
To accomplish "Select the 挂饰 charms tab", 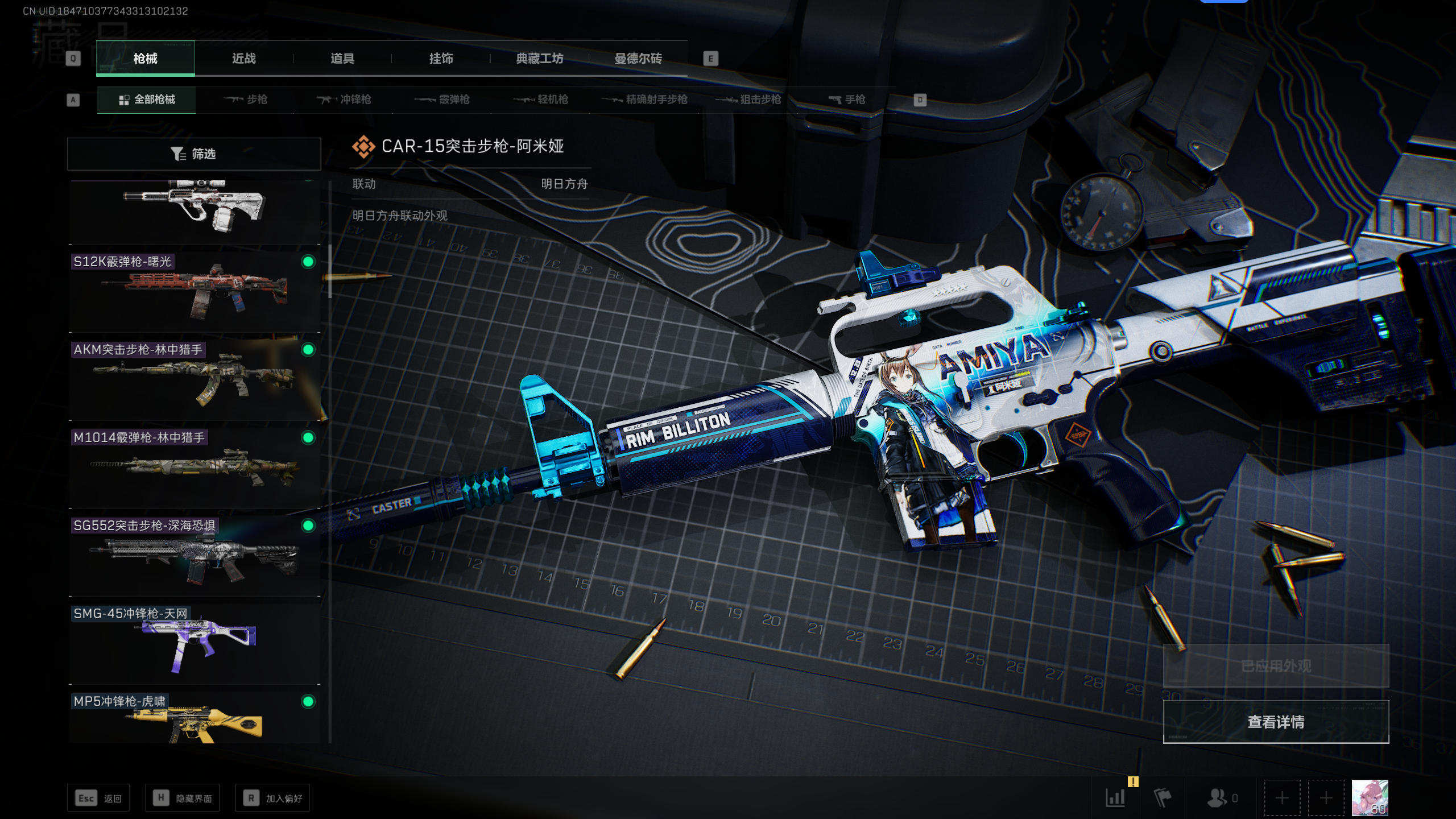I will [441, 59].
